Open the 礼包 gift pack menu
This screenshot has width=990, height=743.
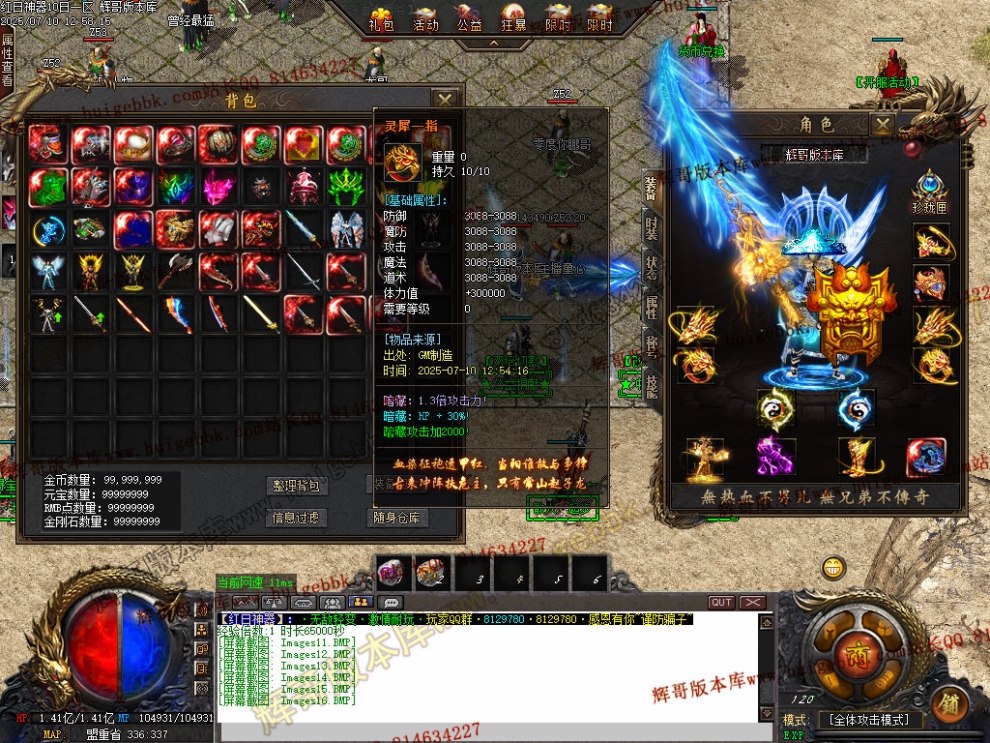pyautogui.click(x=382, y=21)
